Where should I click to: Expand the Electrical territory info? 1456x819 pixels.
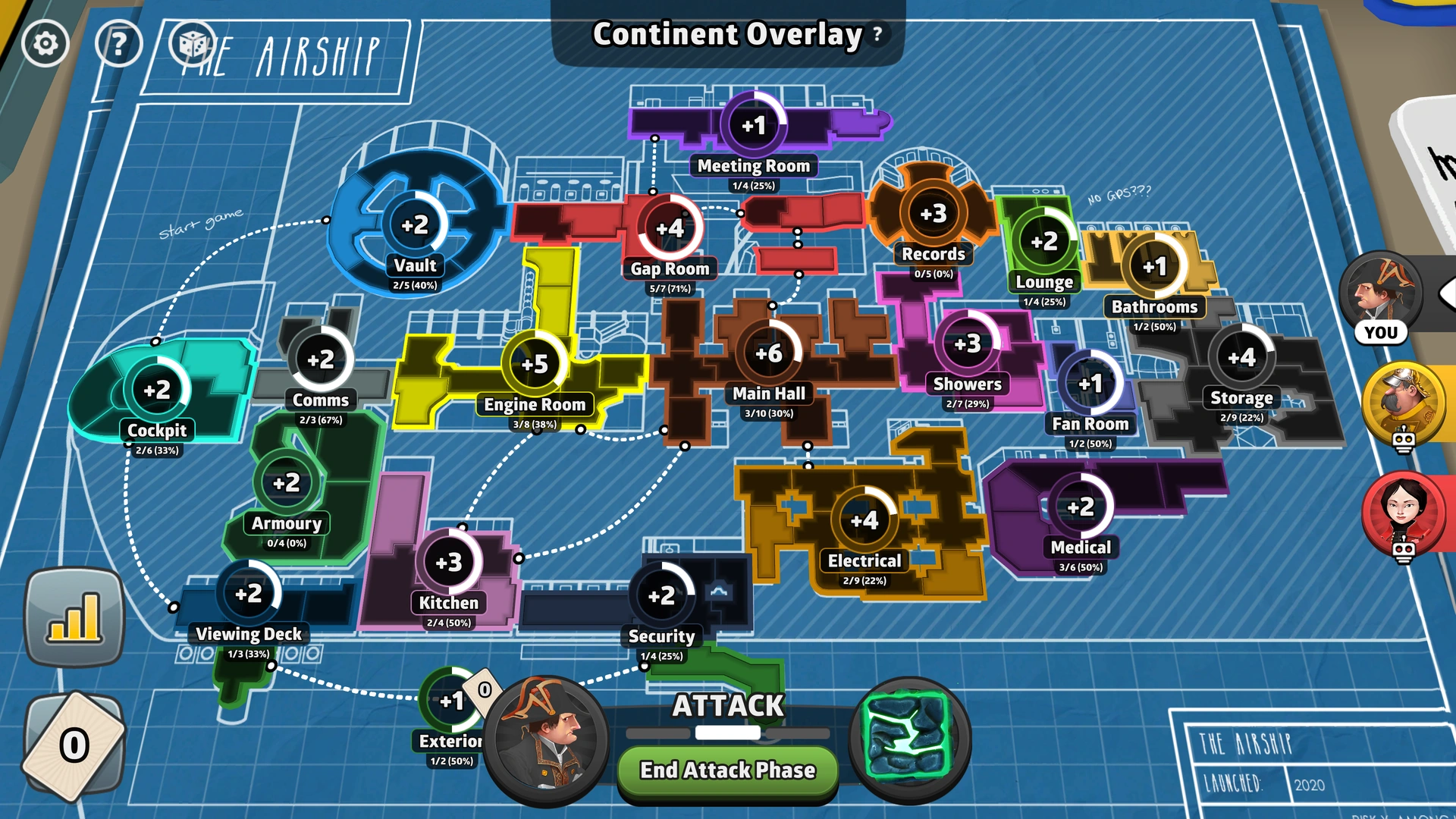click(x=863, y=521)
